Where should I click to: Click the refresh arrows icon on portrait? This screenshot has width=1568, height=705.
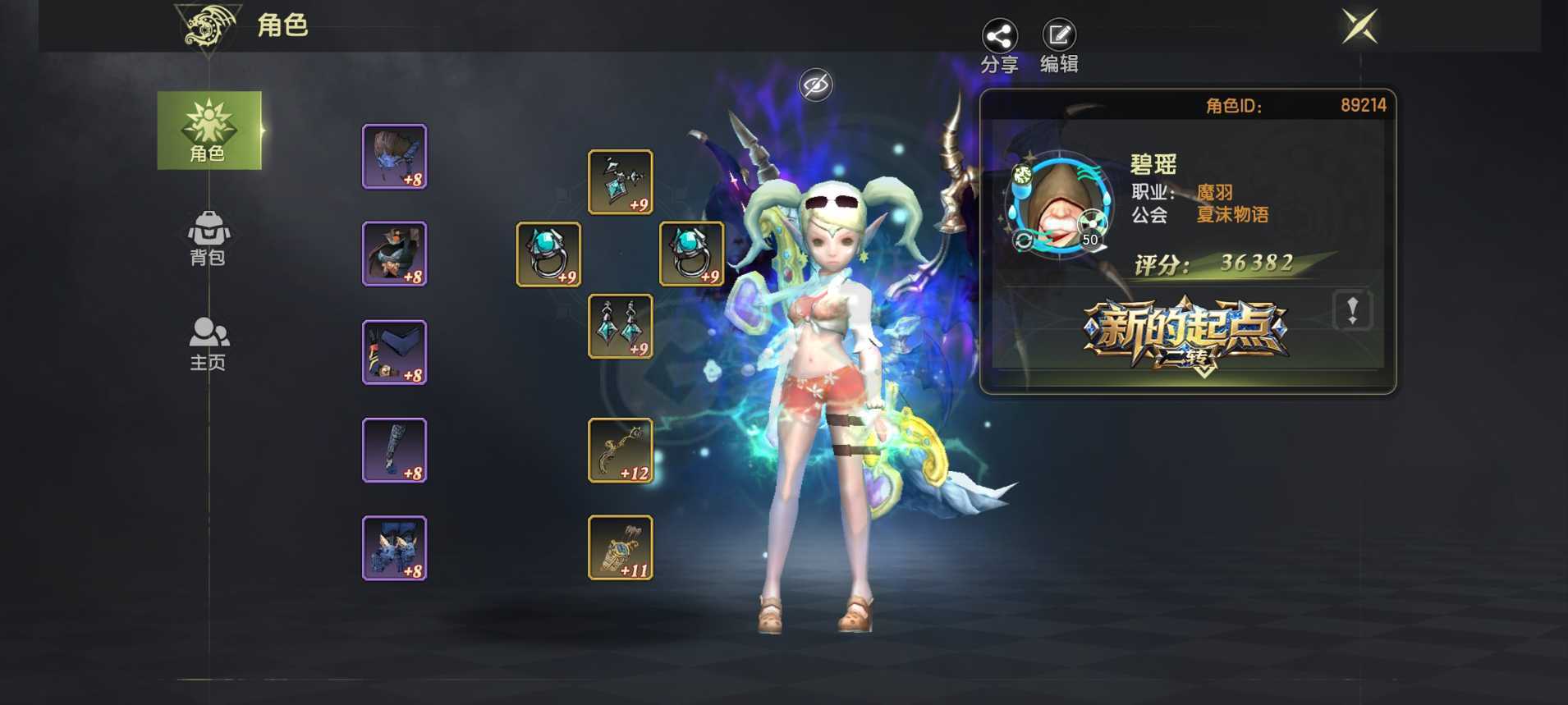click(x=1023, y=240)
